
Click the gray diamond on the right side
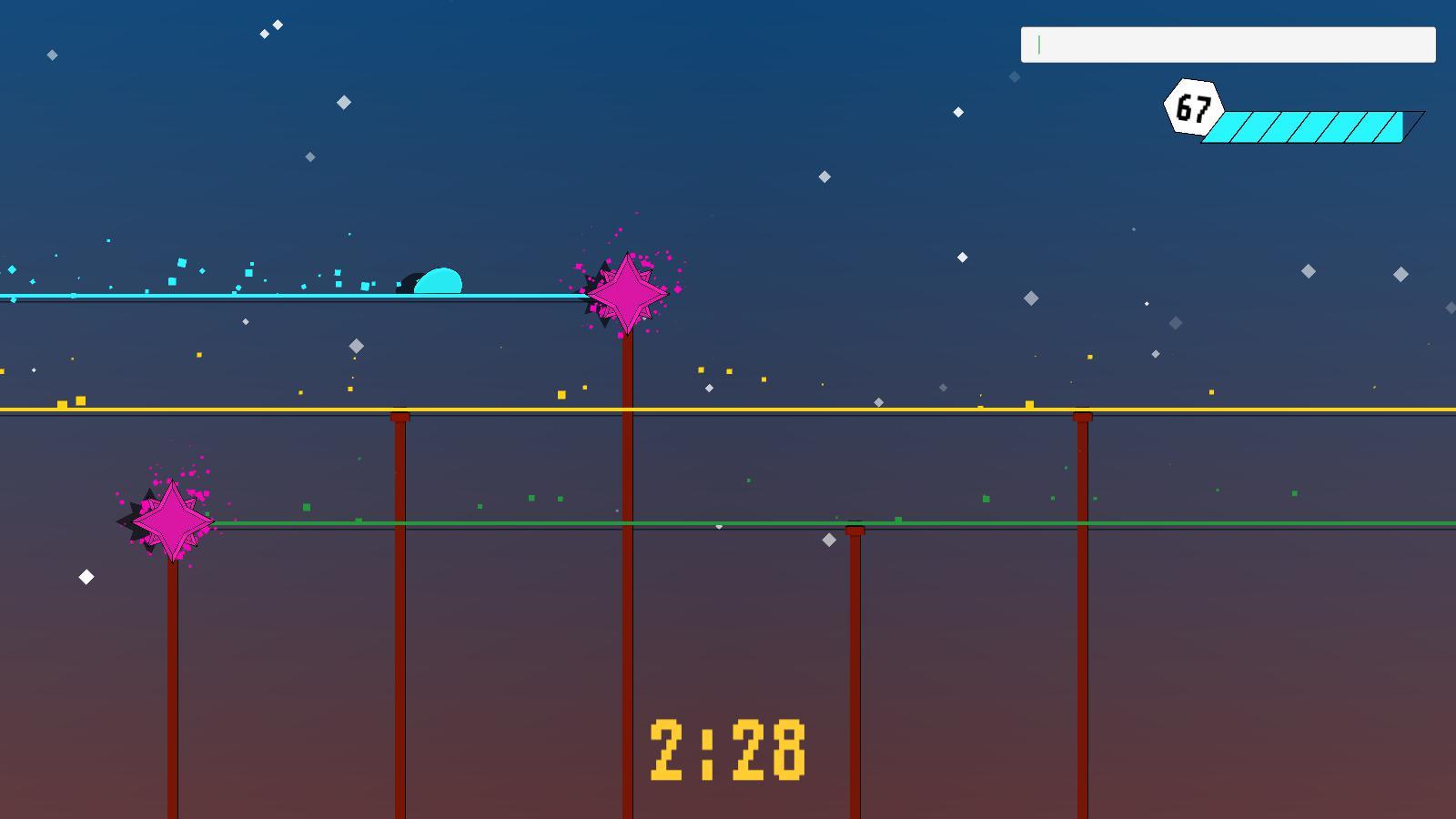pyautogui.click(x=1309, y=270)
